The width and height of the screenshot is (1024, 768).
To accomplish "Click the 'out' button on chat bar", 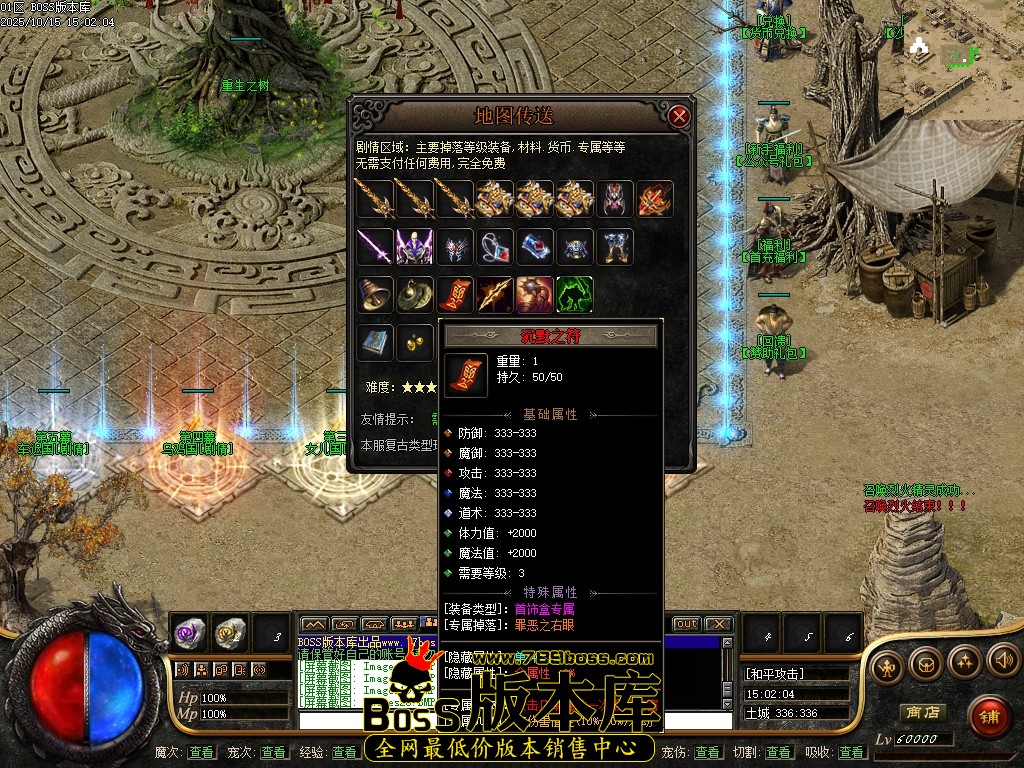I will [x=686, y=624].
